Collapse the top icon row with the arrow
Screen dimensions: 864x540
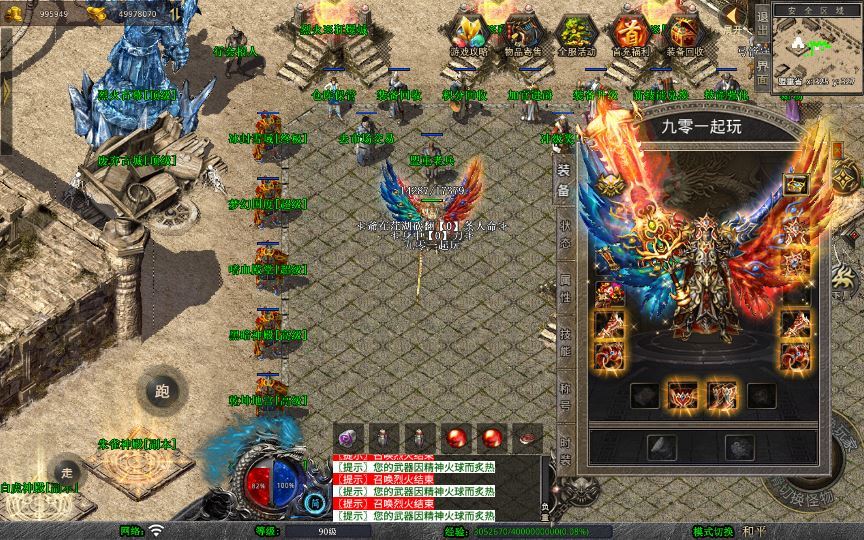click(x=733, y=14)
